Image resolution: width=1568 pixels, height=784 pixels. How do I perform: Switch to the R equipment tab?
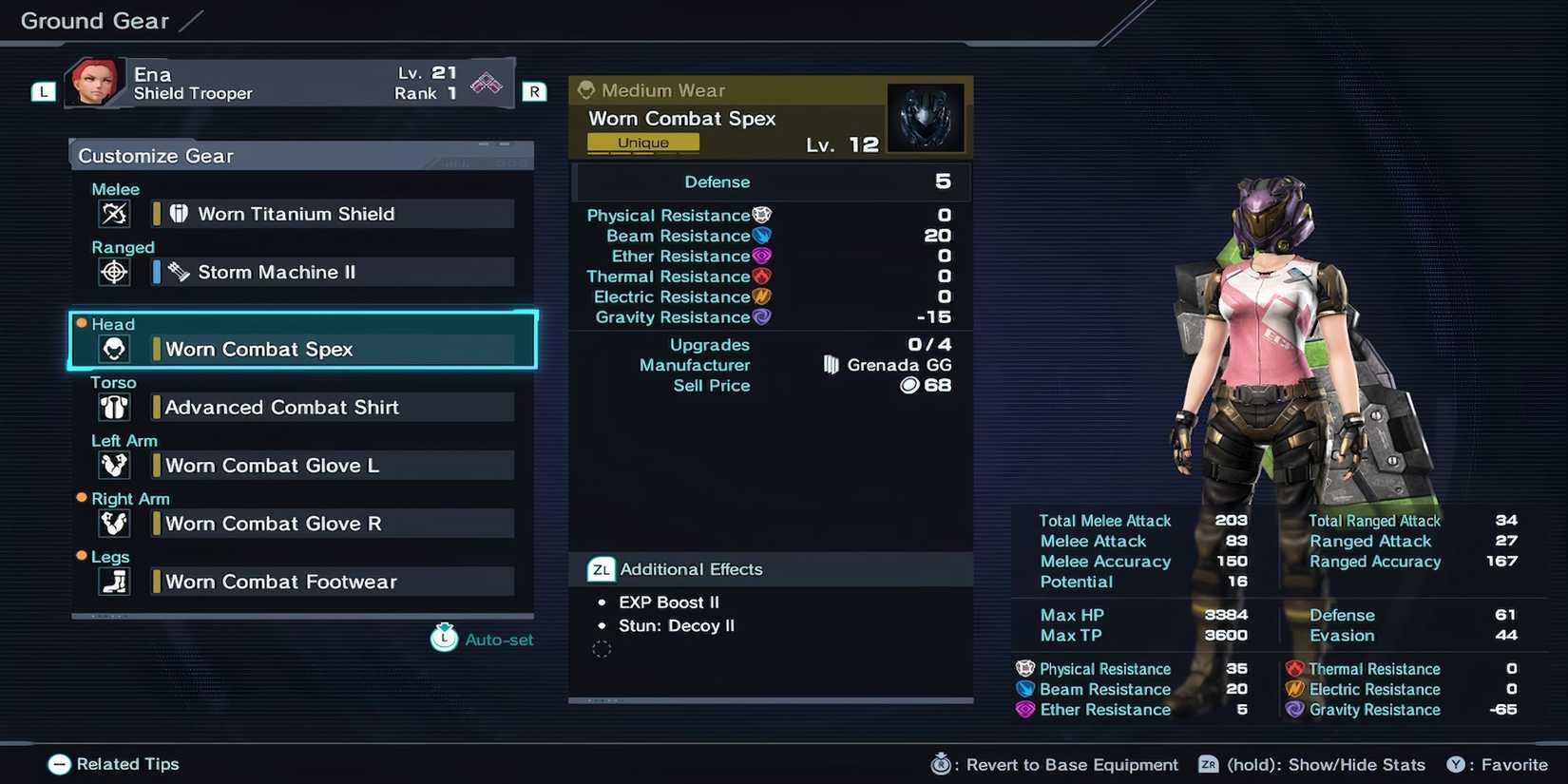(533, 91)
